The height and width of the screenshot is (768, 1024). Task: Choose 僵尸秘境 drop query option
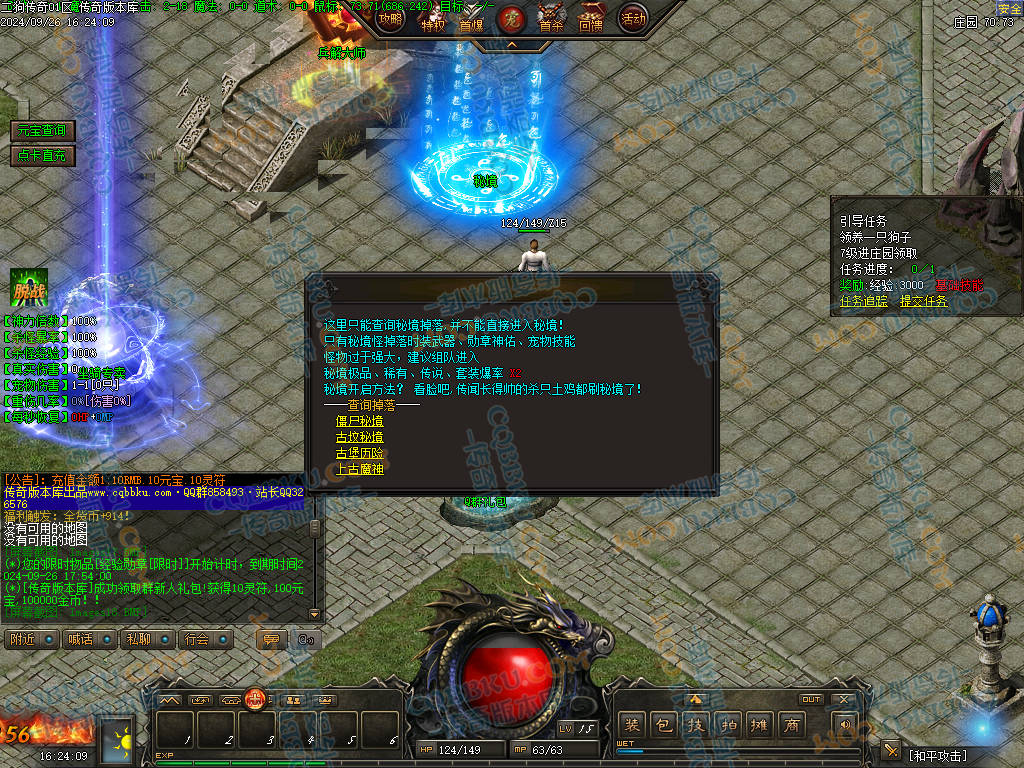(x=359, y=421)
